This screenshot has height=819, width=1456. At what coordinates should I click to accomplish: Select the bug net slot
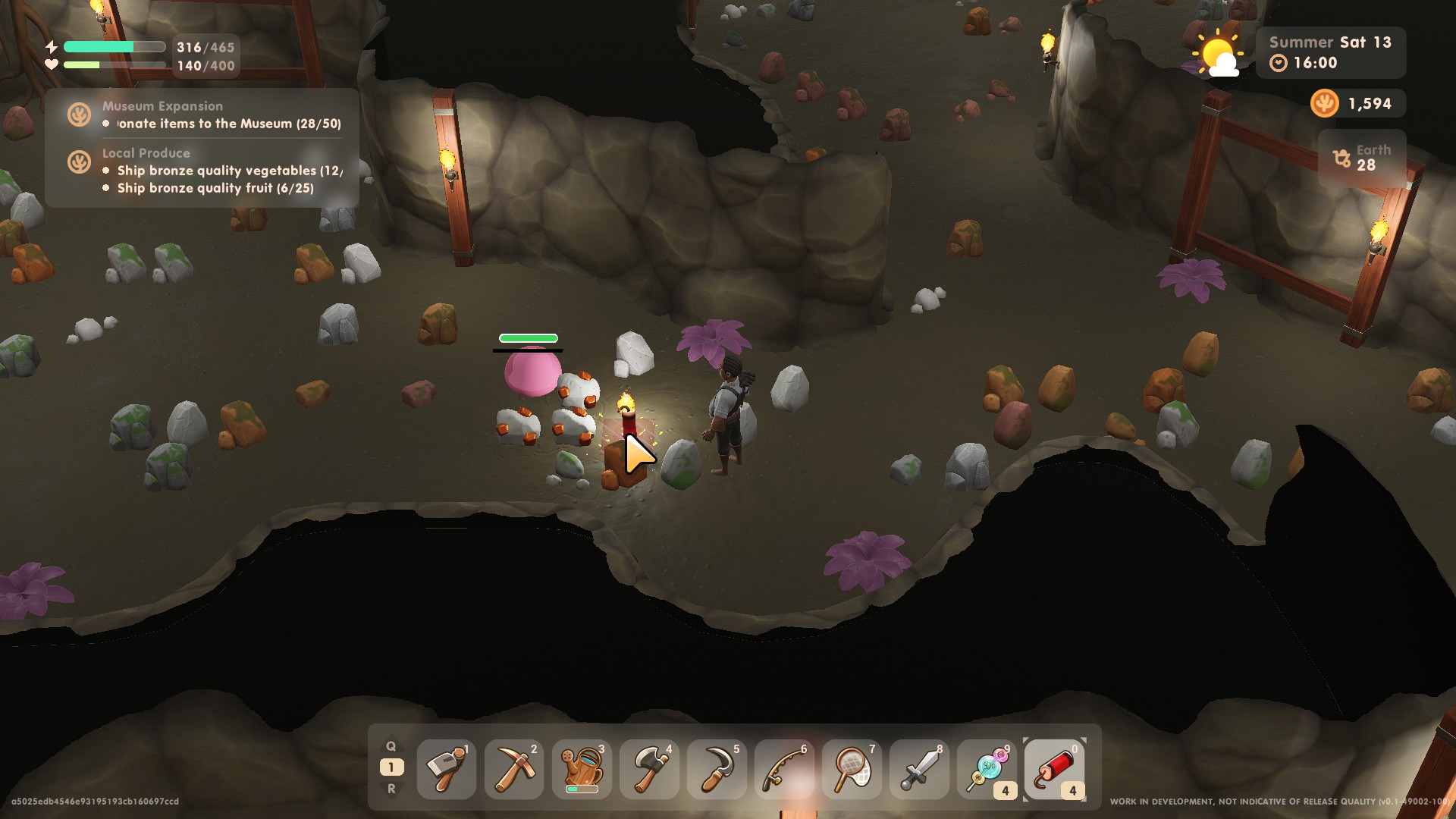[852, 769]
